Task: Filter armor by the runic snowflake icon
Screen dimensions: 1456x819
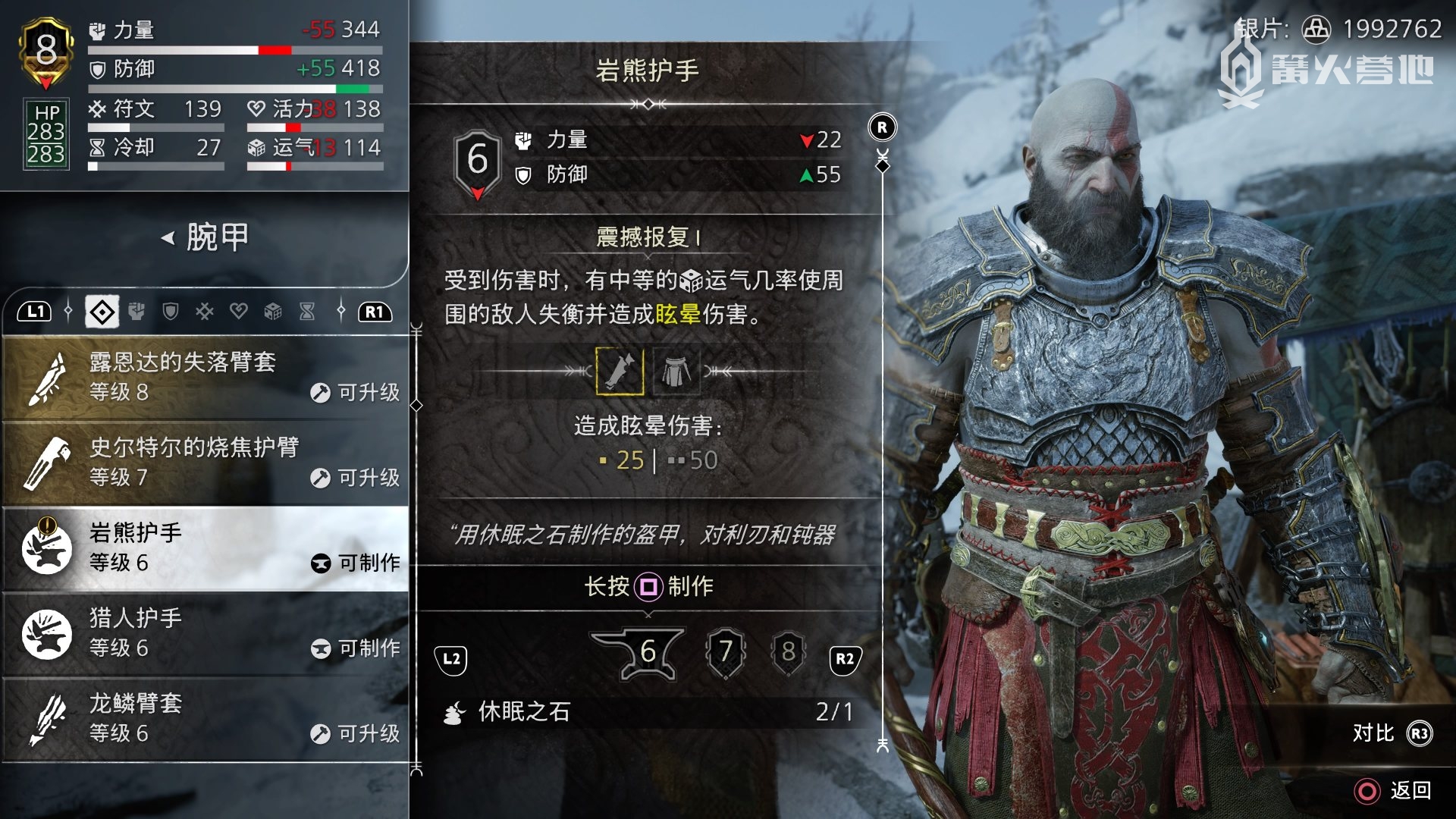Action: click(205, 312)
